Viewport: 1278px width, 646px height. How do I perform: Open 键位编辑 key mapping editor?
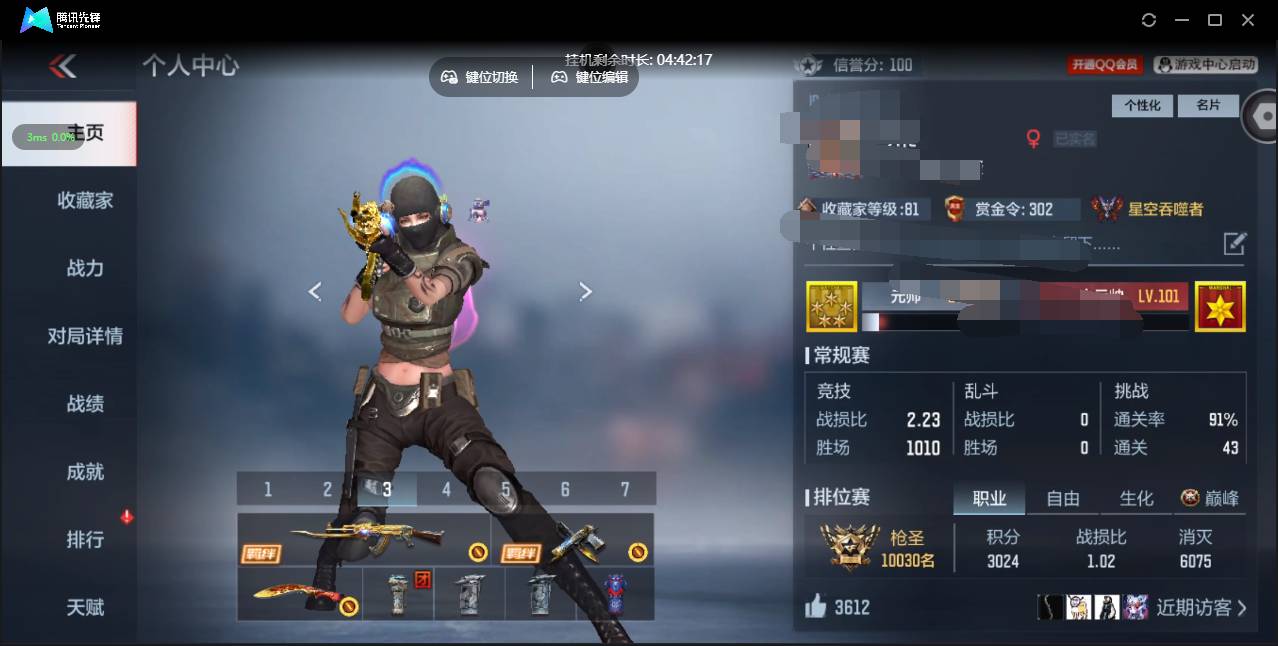click(x=590, y=77)
